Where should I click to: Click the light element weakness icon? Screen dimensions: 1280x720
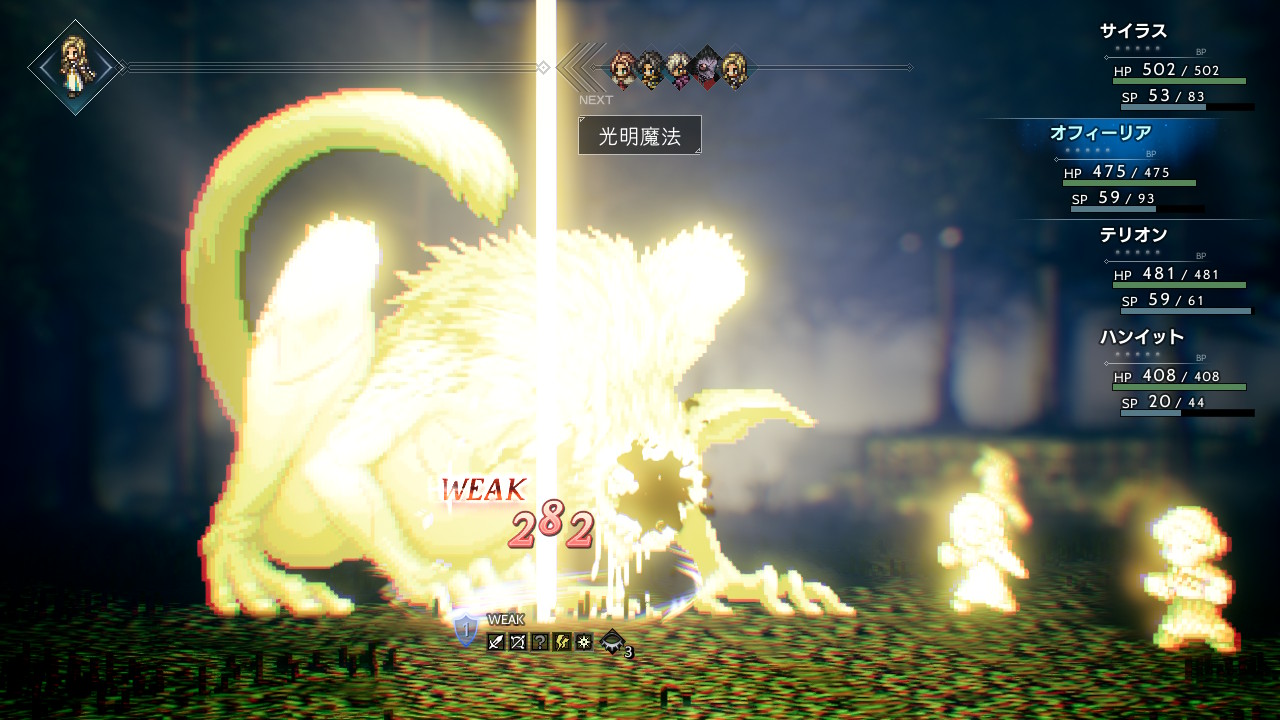tap(584, 642)
